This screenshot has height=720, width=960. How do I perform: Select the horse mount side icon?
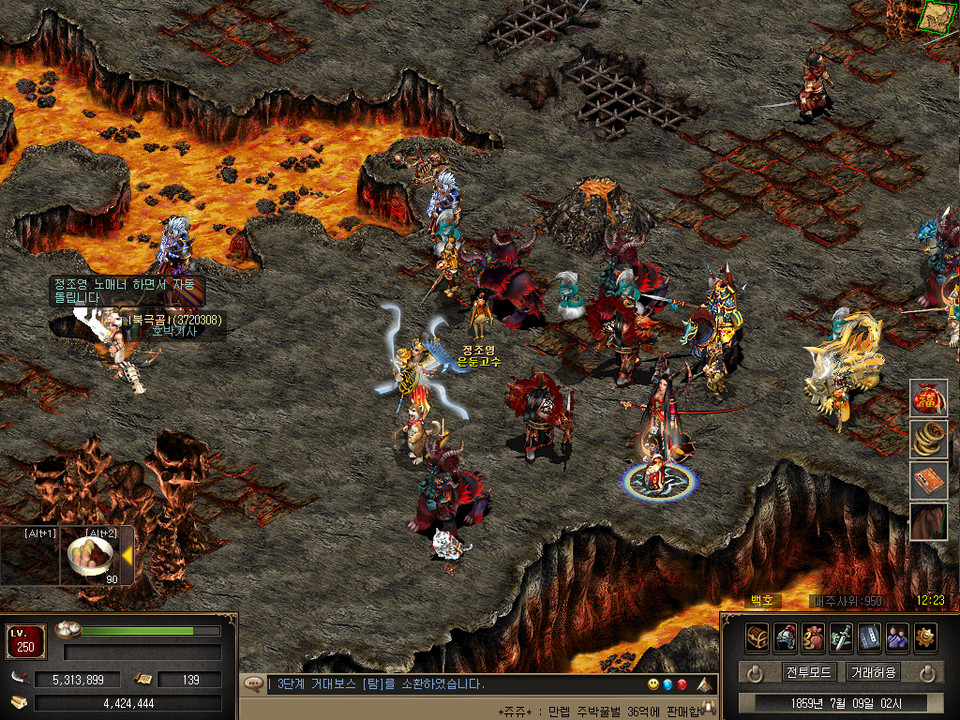coord(928,522)
